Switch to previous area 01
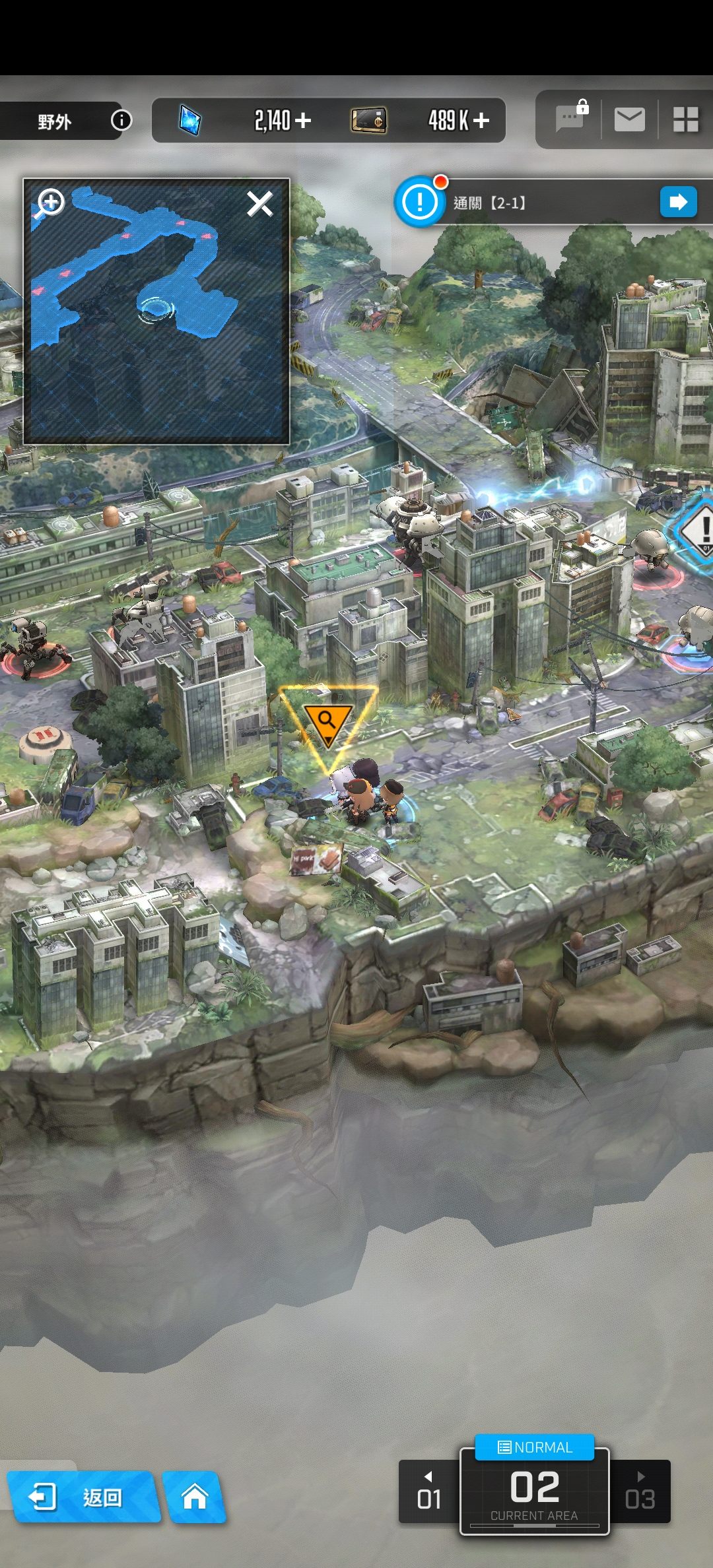The height and width of the screenshot is (1568, 713). (x=429, y=1492)
